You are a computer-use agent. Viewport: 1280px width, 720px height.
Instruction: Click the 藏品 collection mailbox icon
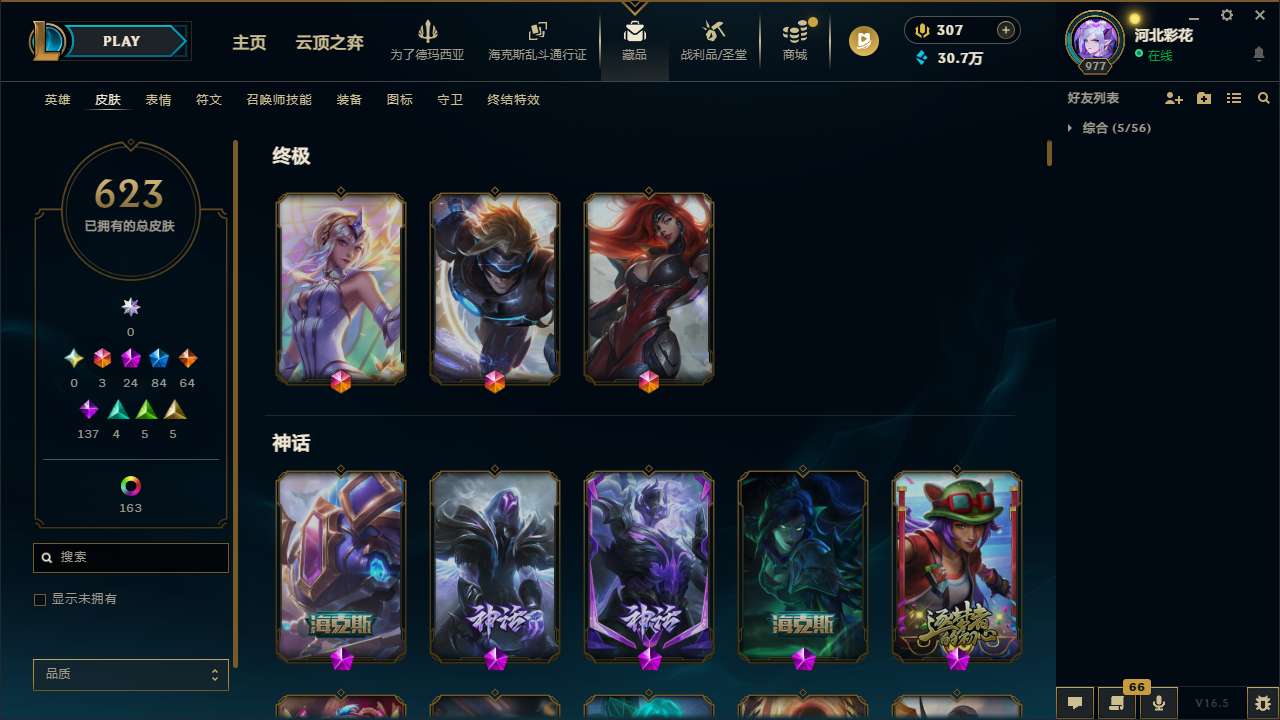634,31
